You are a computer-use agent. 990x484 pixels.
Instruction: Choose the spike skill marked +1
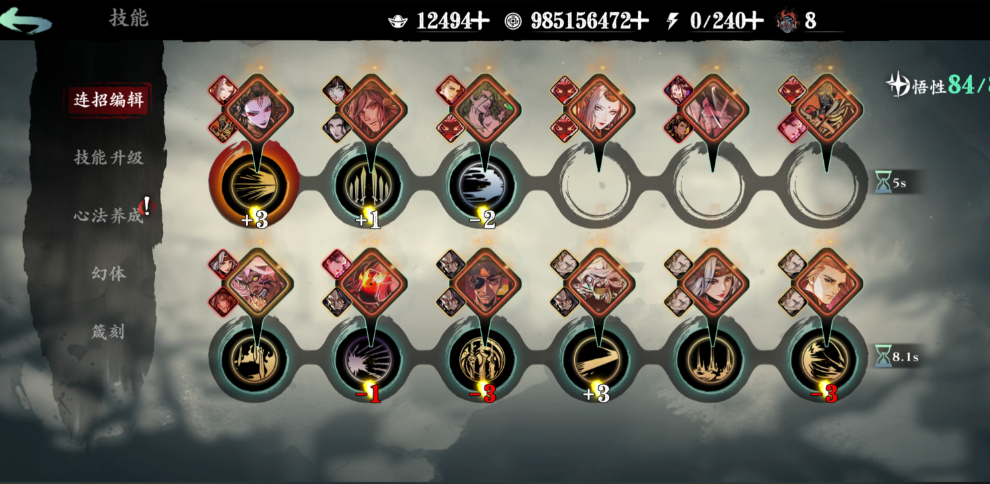(368, 185)
